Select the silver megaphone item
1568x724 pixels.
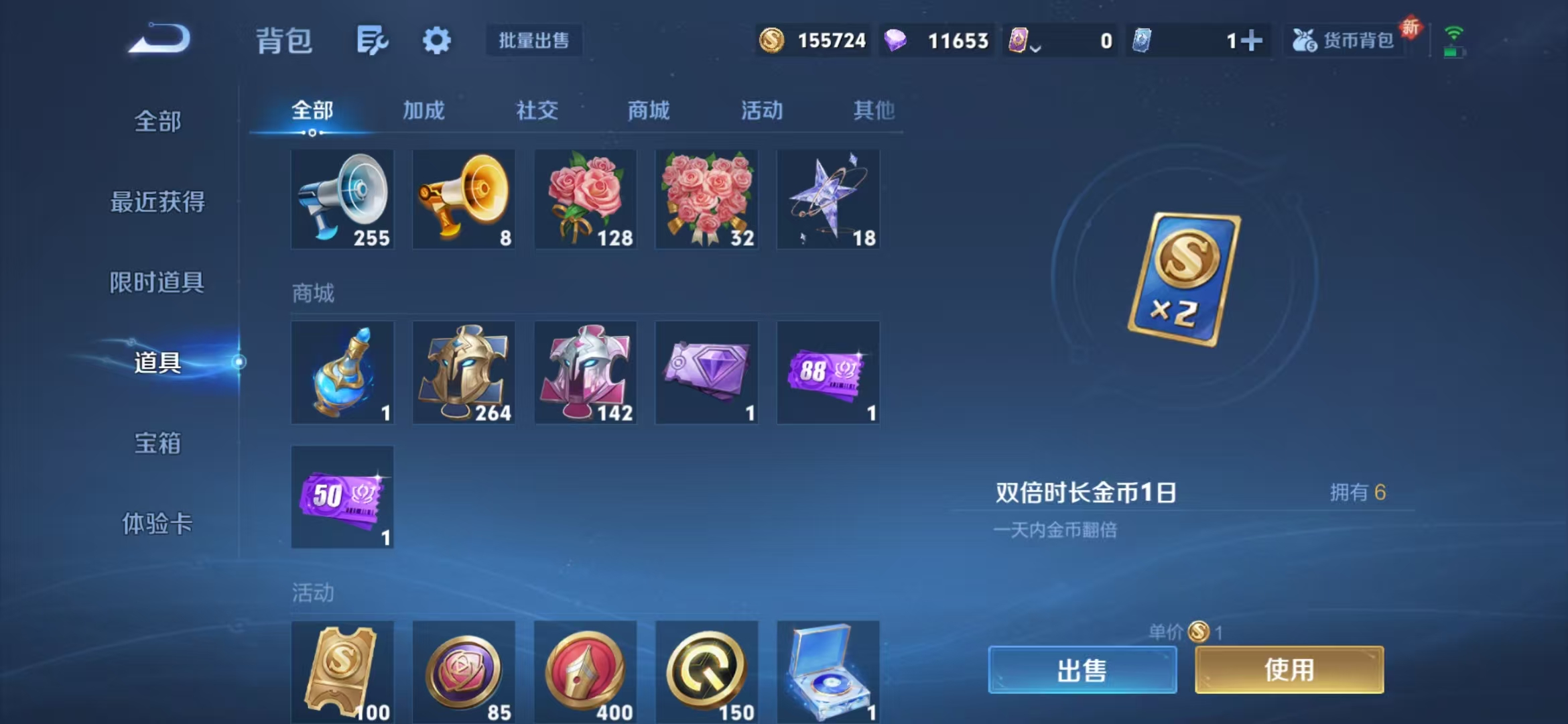point(342,198)
